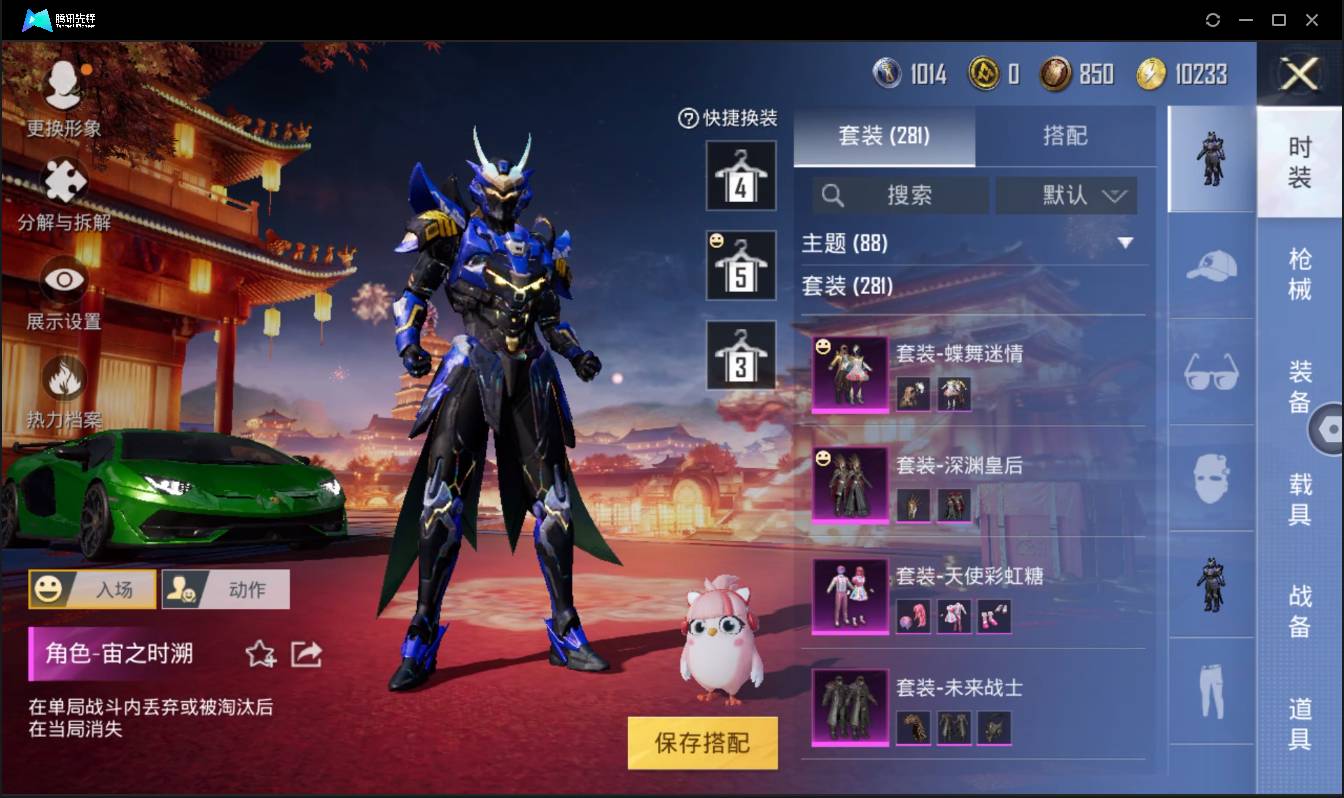Select the 套装-深渊皇后 outfit thumbnail
Viewport: 1344px width, 798px height.
[x=849, y=484]
